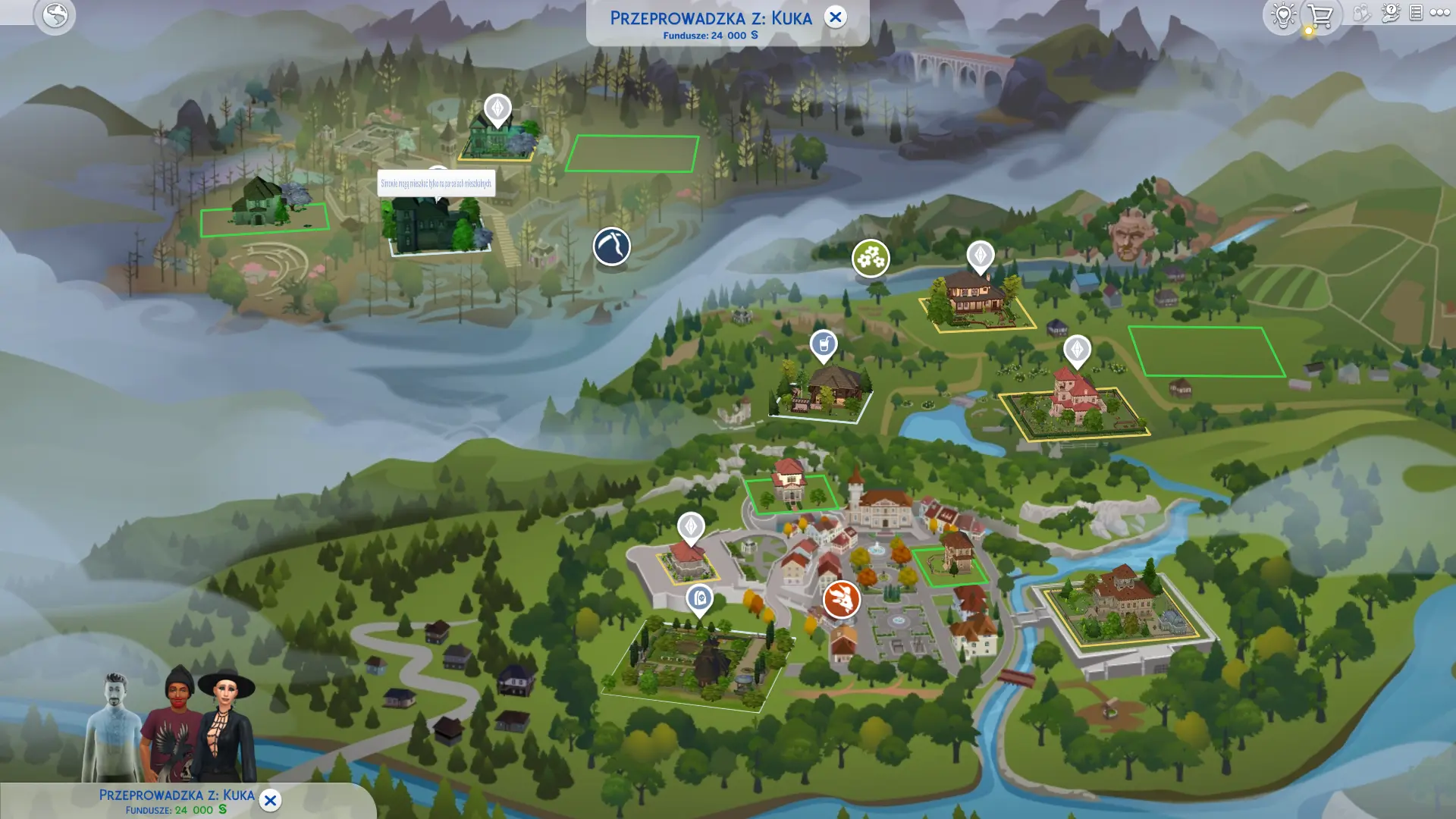Select the green flower map marker
The height and width of the screenshot is (819, 1456).
(871, 258)
